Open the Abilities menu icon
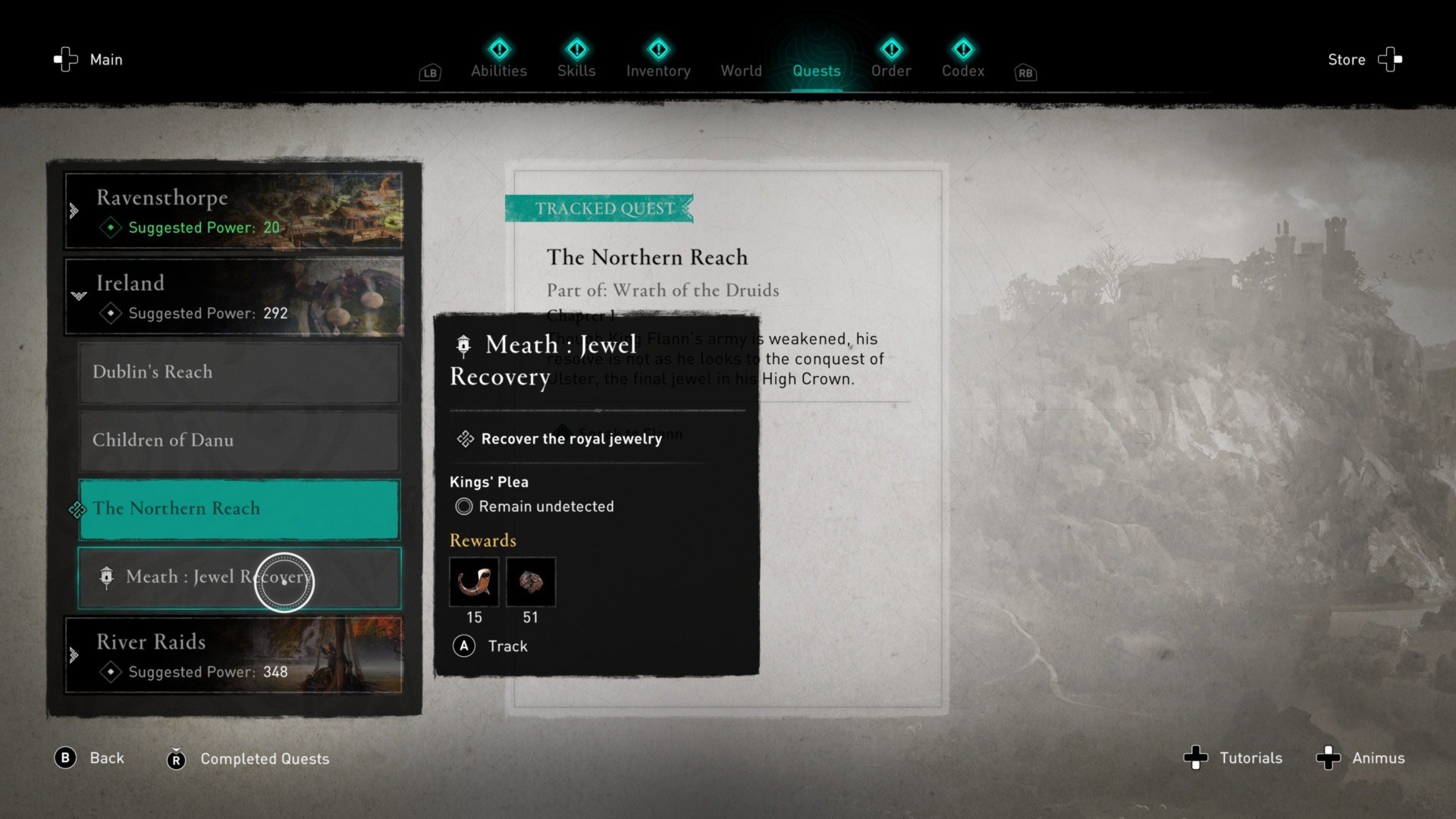1456x819 pixels. pyautogui.click(x=499, y=50)
